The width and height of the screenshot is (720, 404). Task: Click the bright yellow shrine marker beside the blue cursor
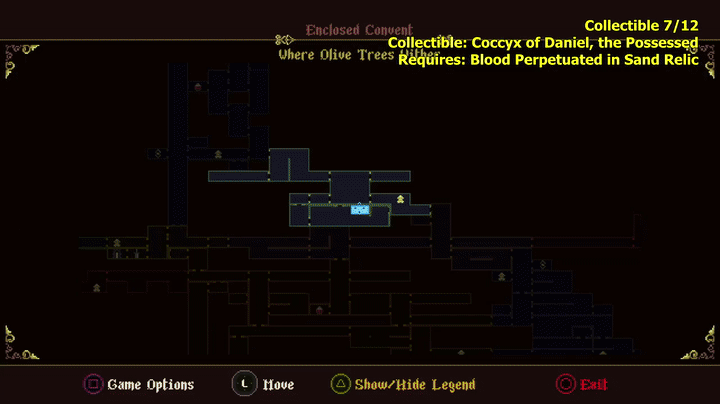click(400, 200)
